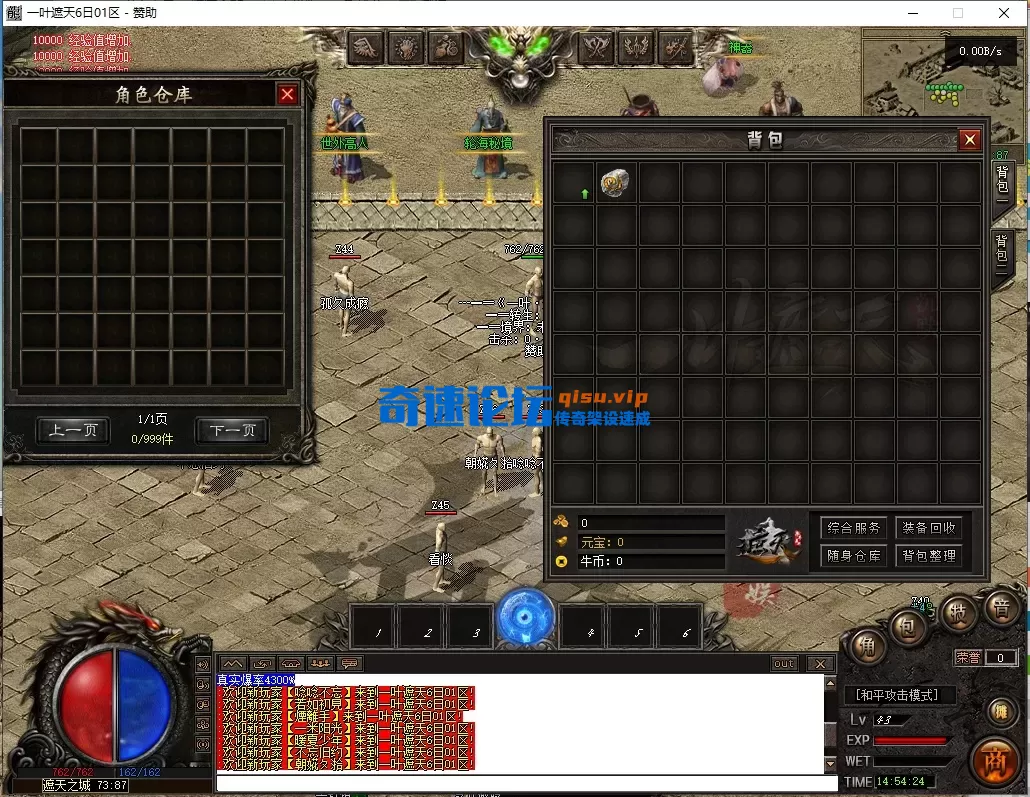Minimize the game window
The image size is (1030, 797).
coord(912,13)
